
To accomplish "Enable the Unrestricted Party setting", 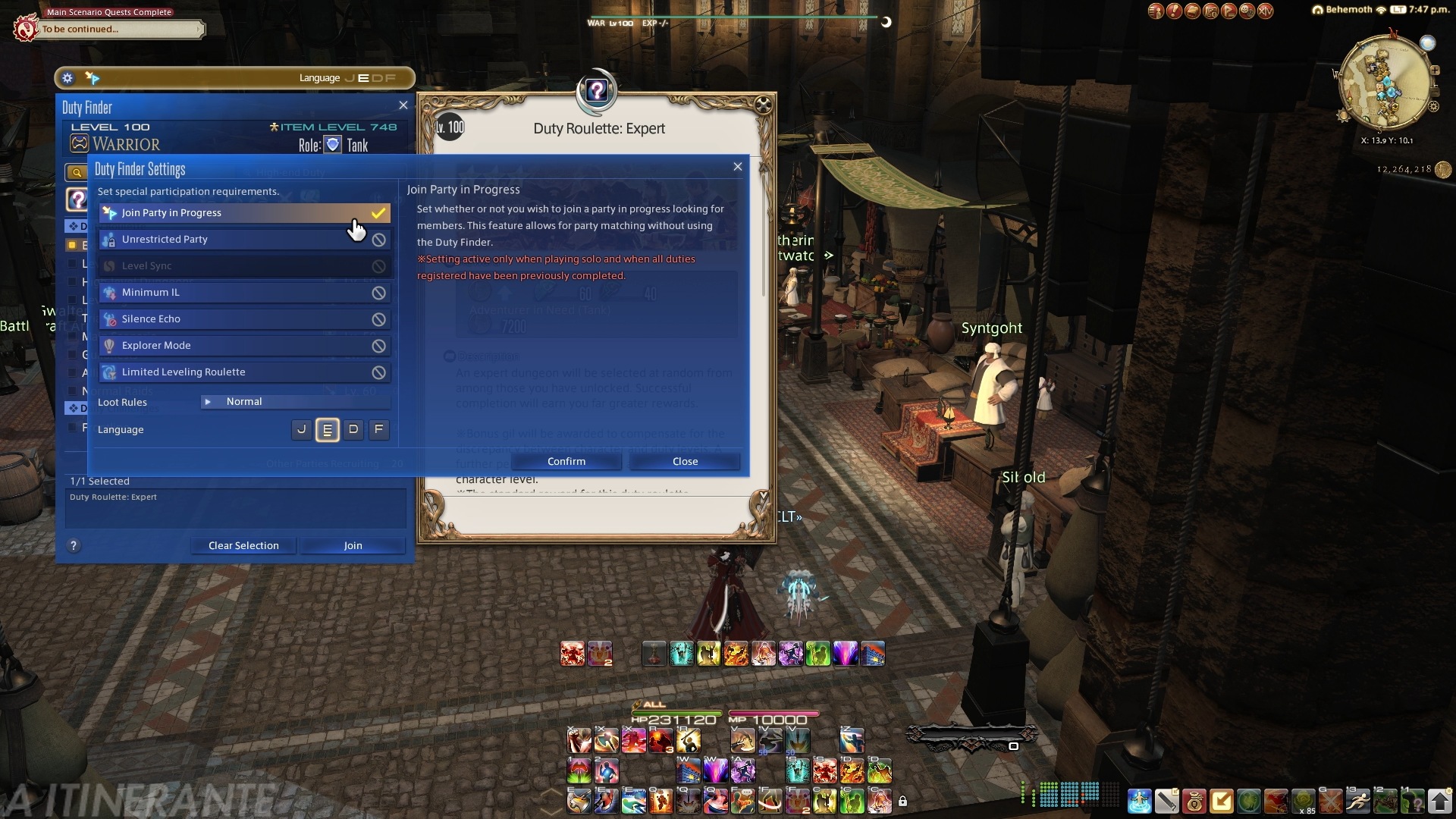I will coord(244,240).
